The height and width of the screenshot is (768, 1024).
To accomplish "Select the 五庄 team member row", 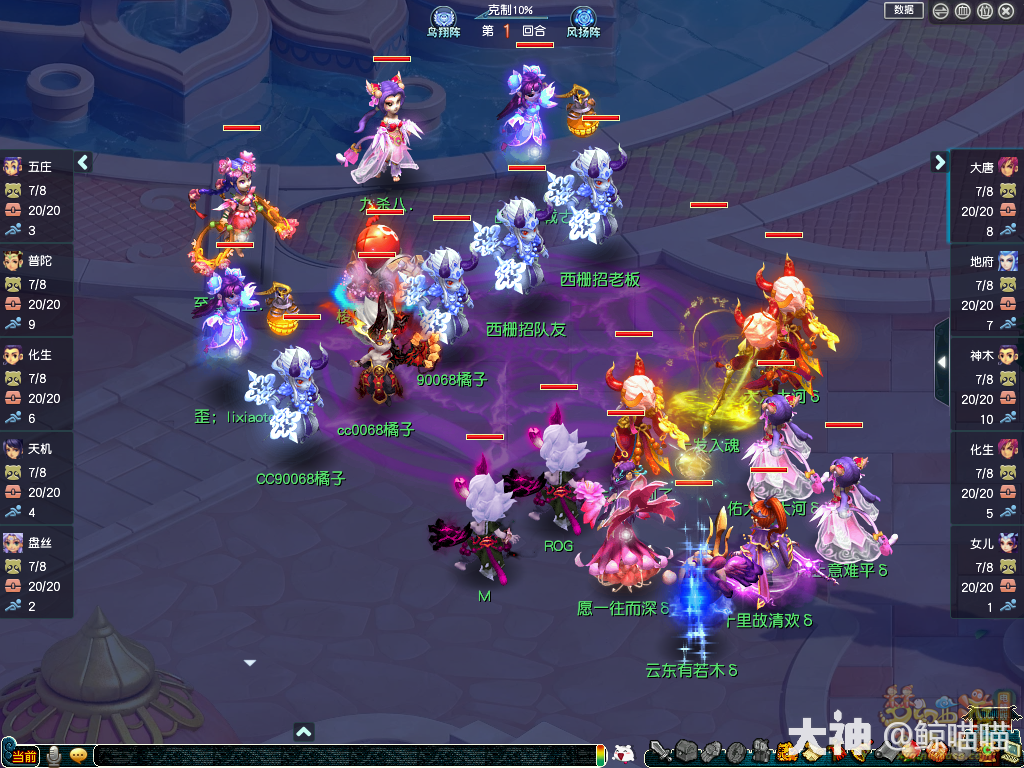I will point(36,197).
